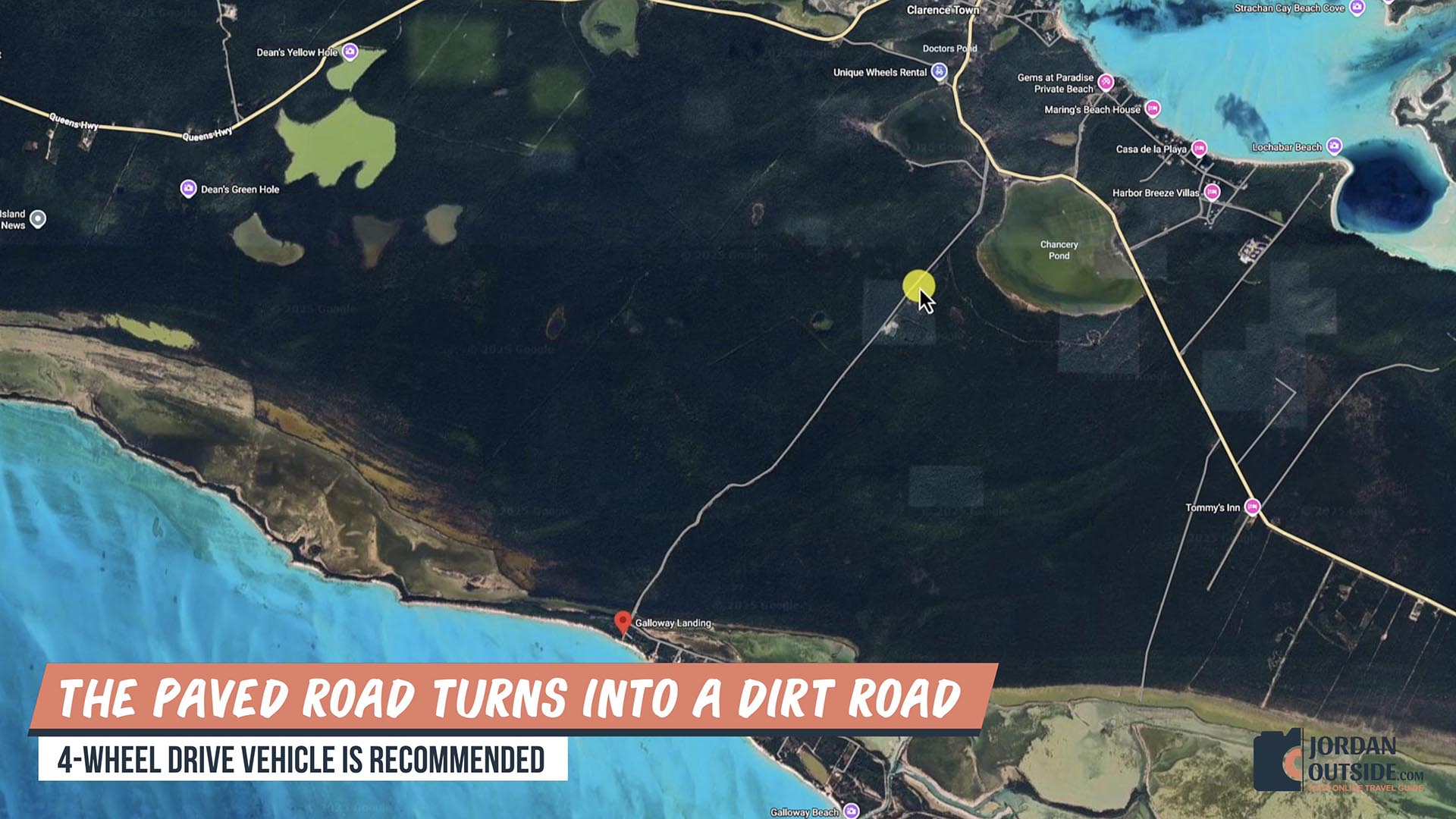This screenshot has height=819, width=1456.
Task: Choose the Casa de la Playa marker
Action: point(1199,148)
